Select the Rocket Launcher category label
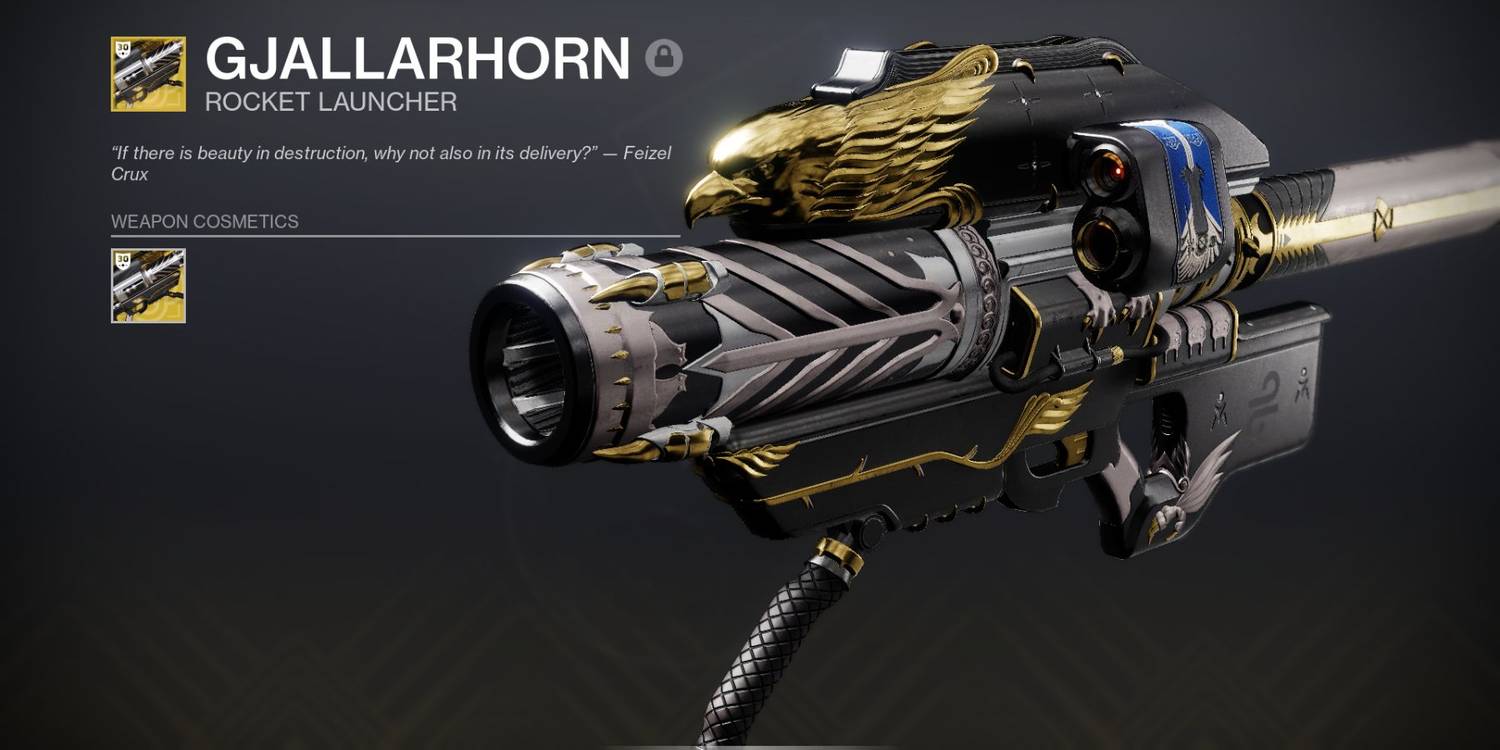1500x750 pixels. click(x=330, y=99)
